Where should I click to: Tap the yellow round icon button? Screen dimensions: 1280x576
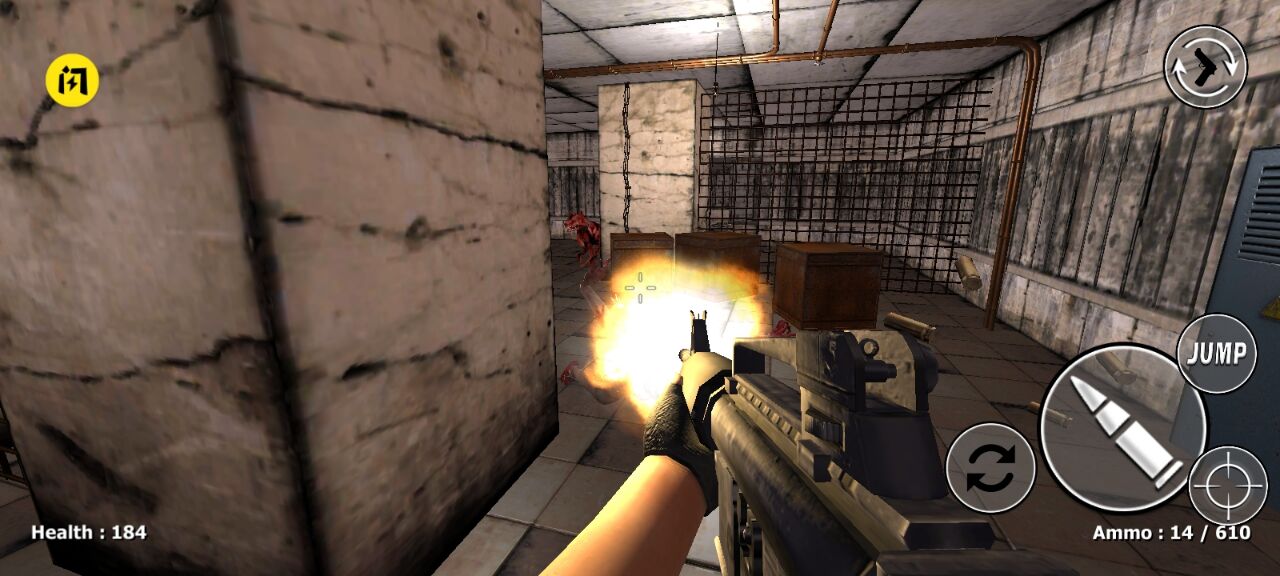72,80
